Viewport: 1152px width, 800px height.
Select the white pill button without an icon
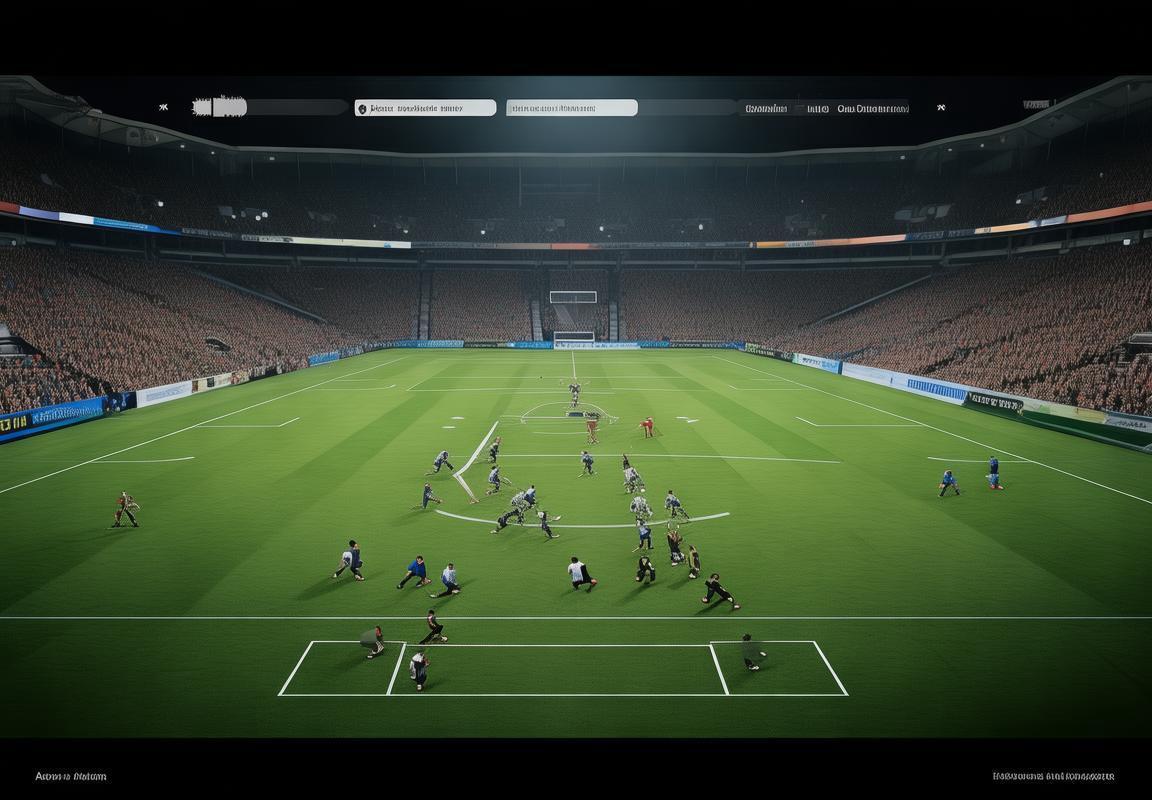point(571,108)
